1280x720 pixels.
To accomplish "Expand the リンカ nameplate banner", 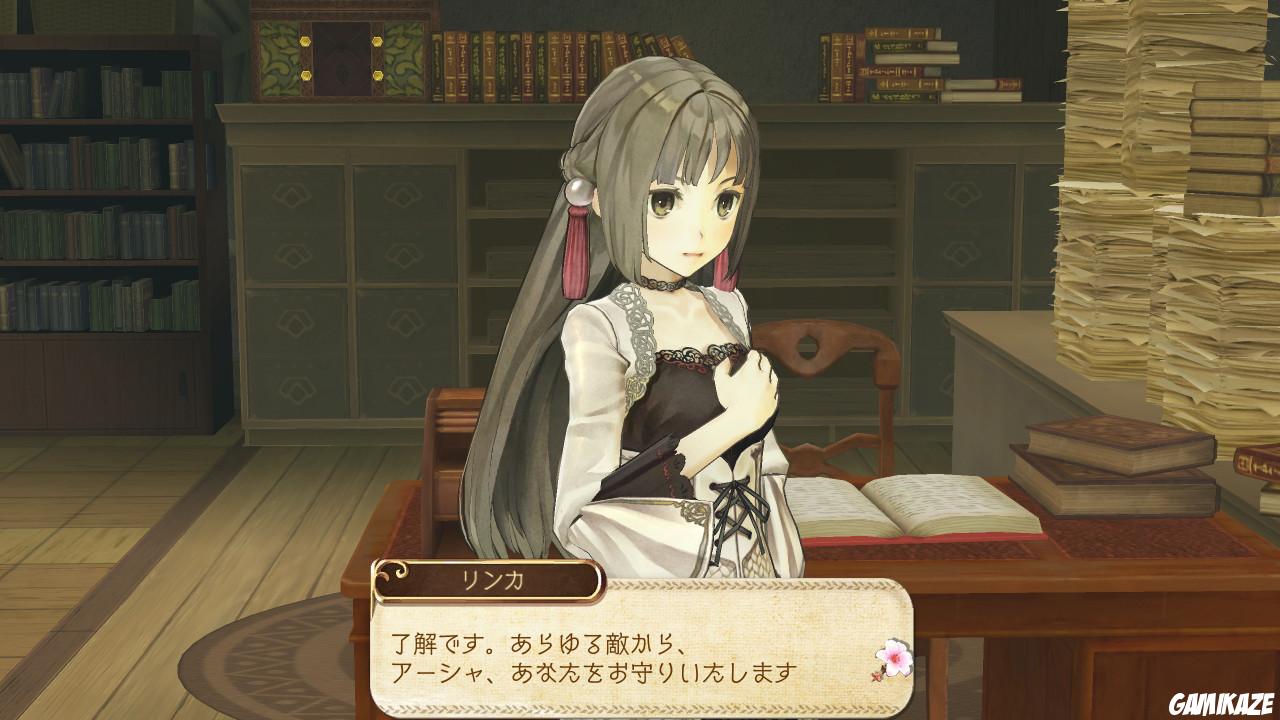I will [x=490, y=577].
